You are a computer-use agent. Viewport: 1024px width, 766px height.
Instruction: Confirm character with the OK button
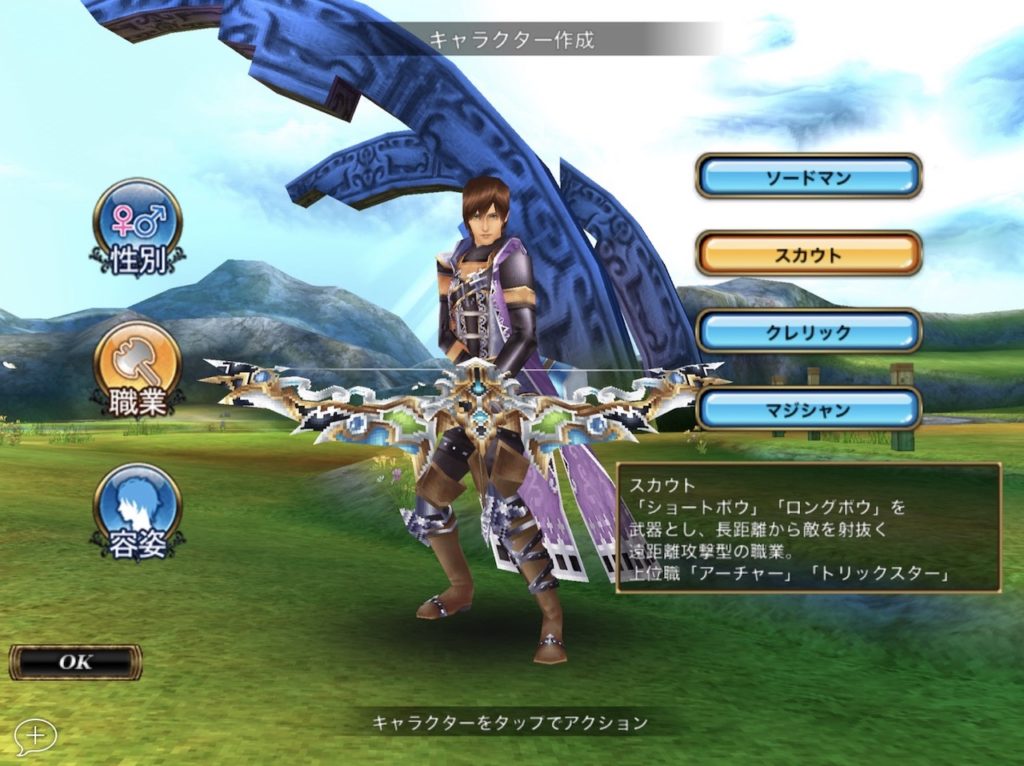coord(75,662)
